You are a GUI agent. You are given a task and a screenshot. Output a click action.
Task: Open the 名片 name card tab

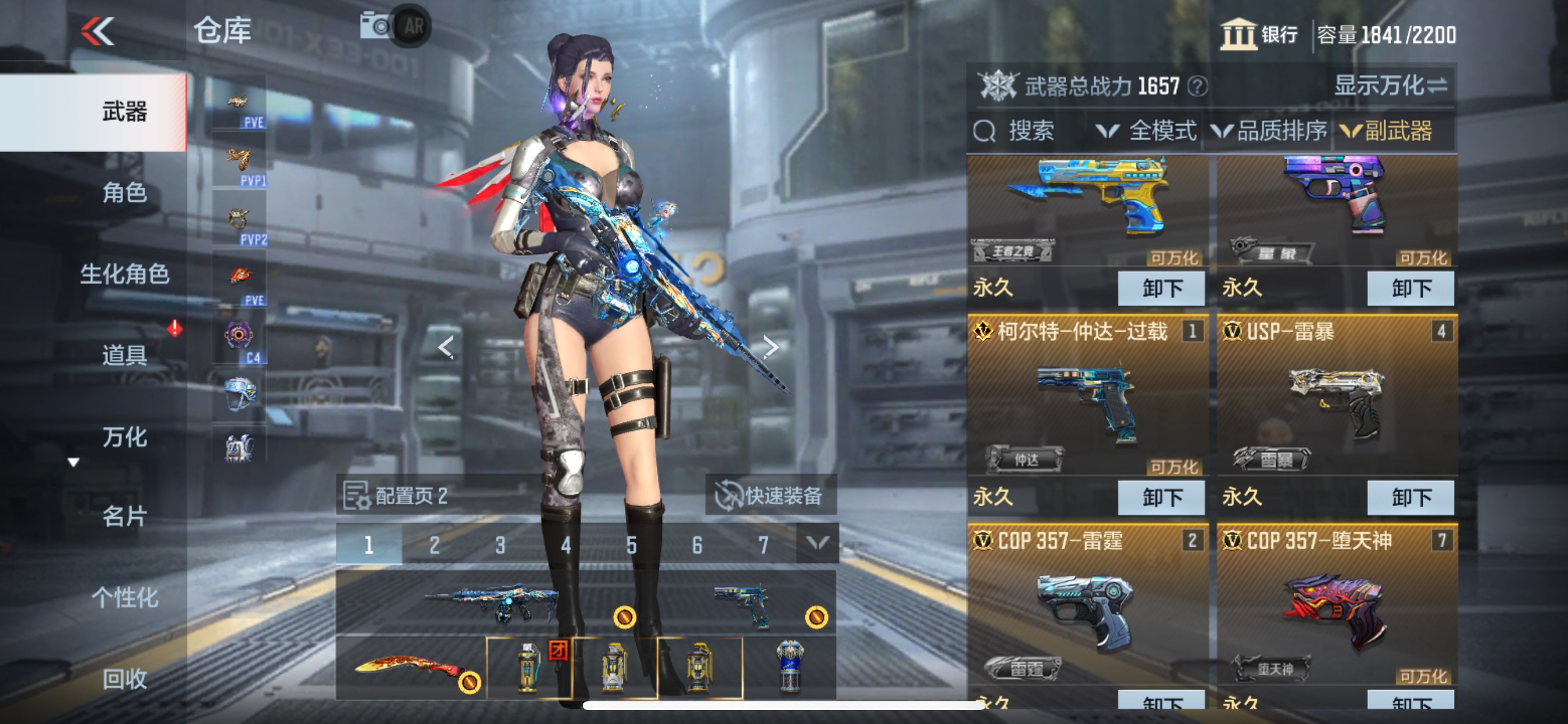click(124, 516)
